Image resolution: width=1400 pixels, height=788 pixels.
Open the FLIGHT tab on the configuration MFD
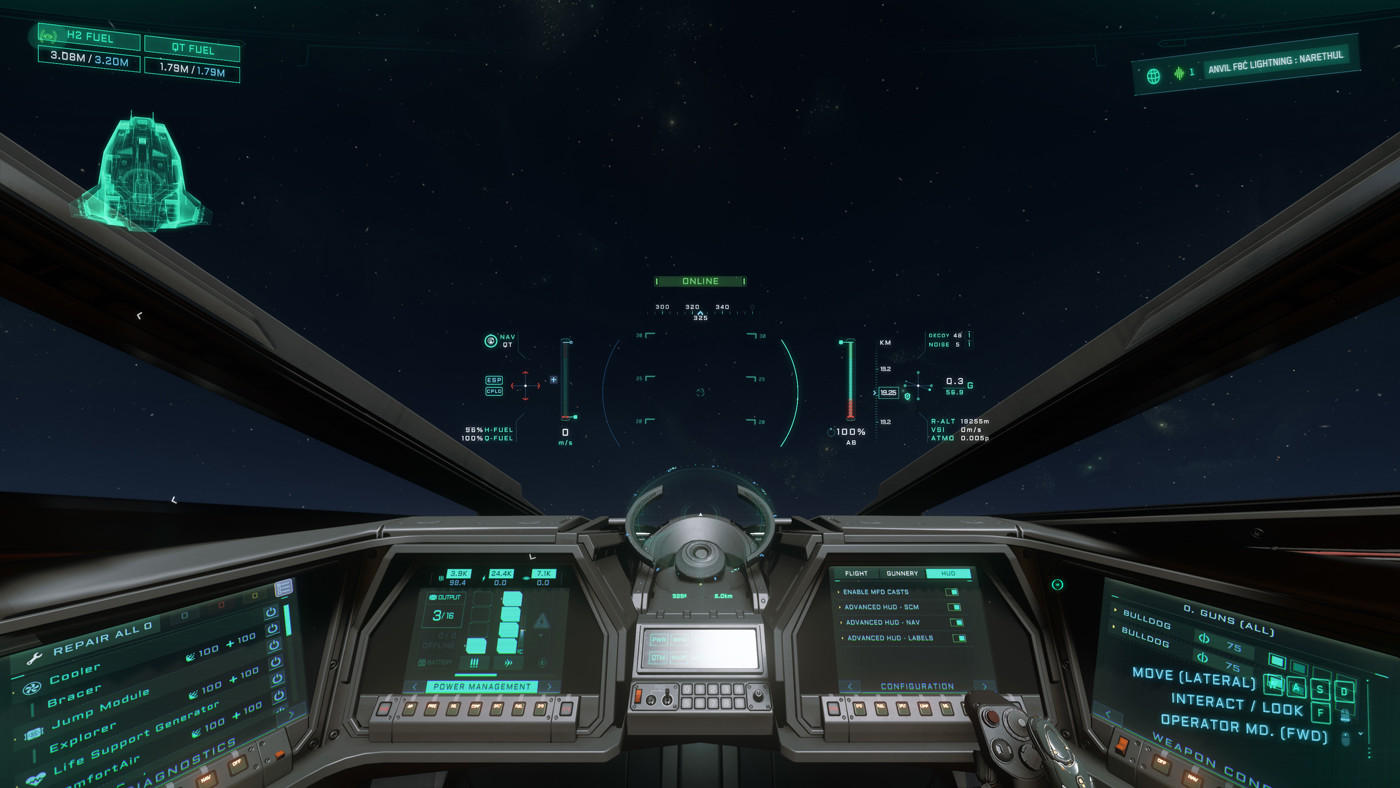tap(856, 573)
